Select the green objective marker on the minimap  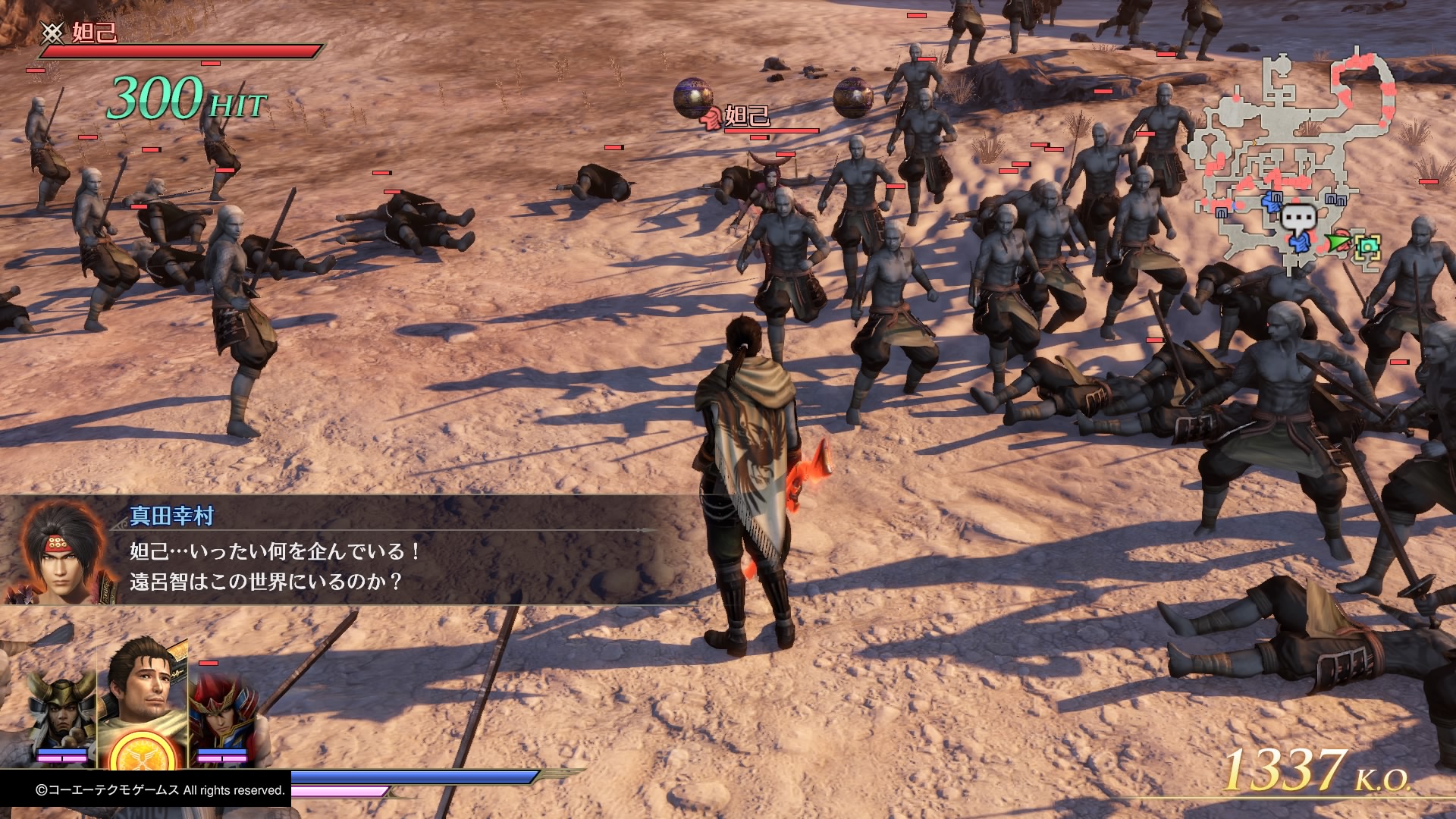coord(1369,246)
